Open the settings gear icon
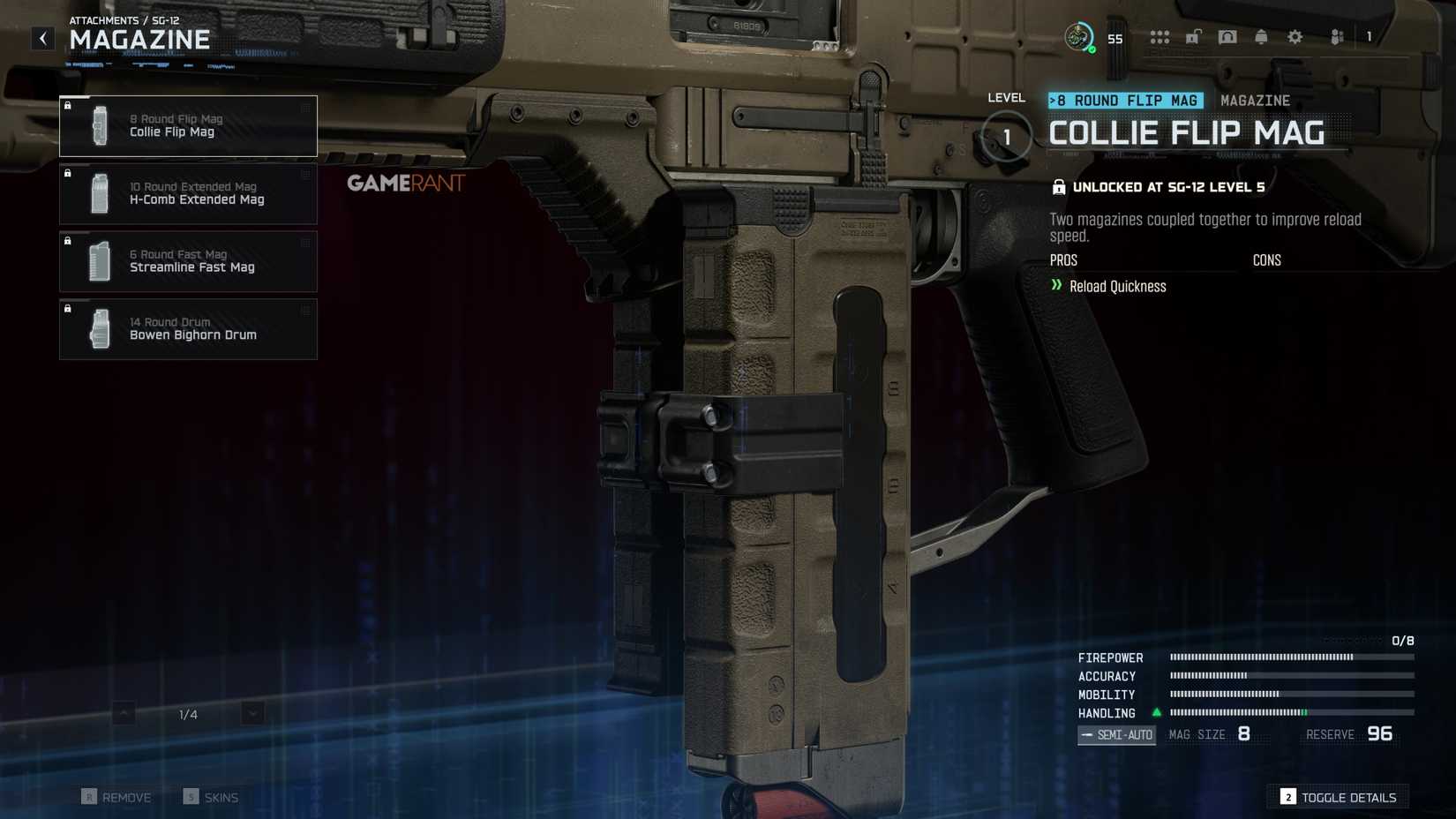This screenshot has width=1456, height=819. click(x=1294, y=37)
